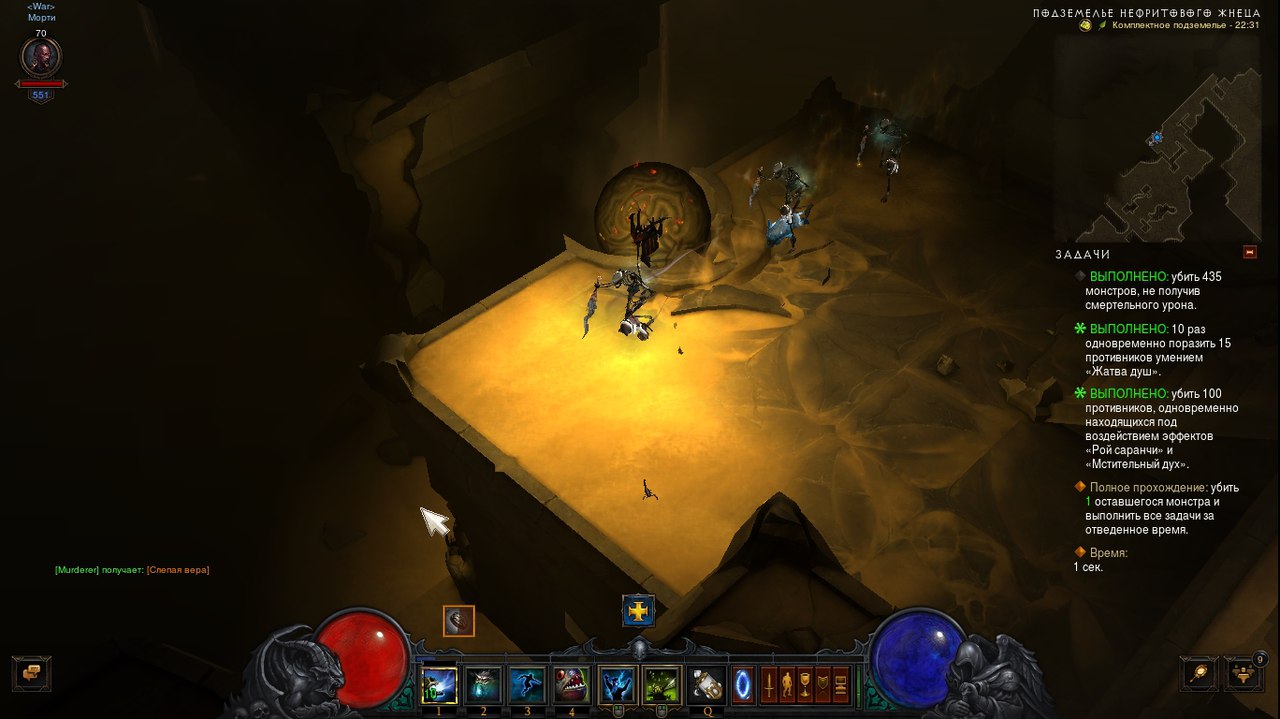The image size is (1280, 719).
Task: Open the achievements goblet button
Action: point(804,685)
